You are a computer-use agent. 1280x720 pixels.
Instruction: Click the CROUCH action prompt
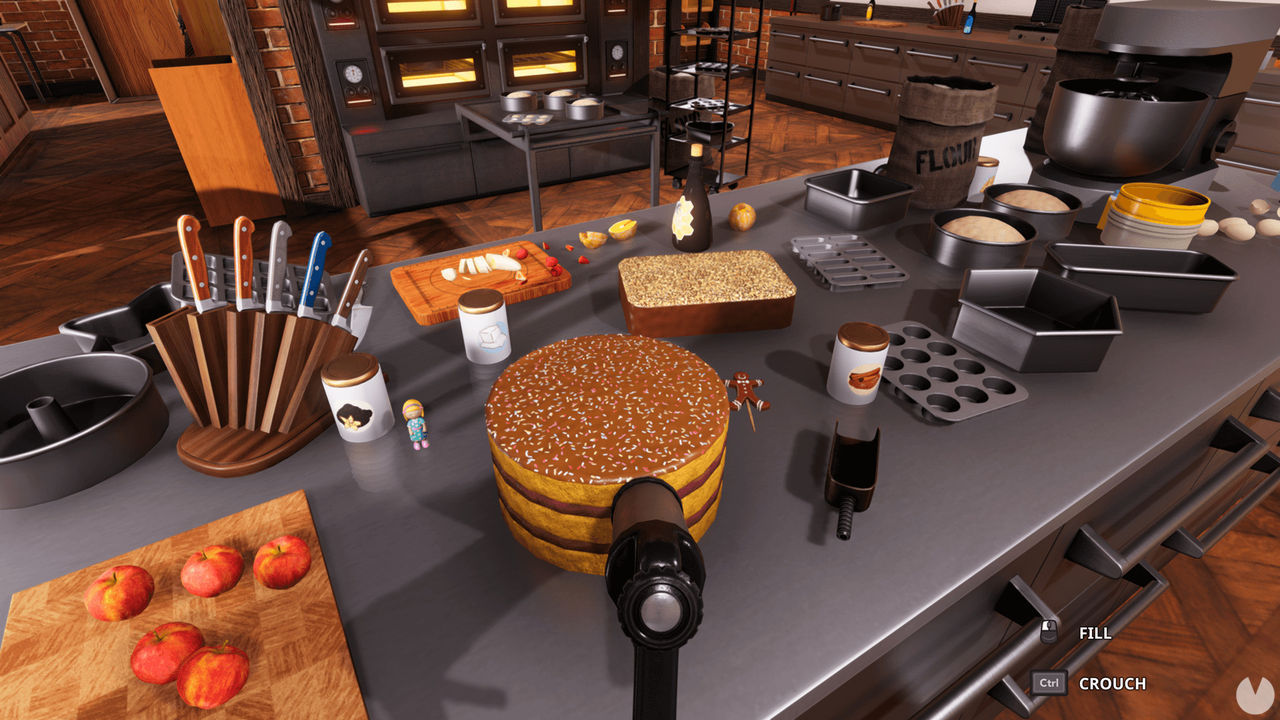(1111, 684)
